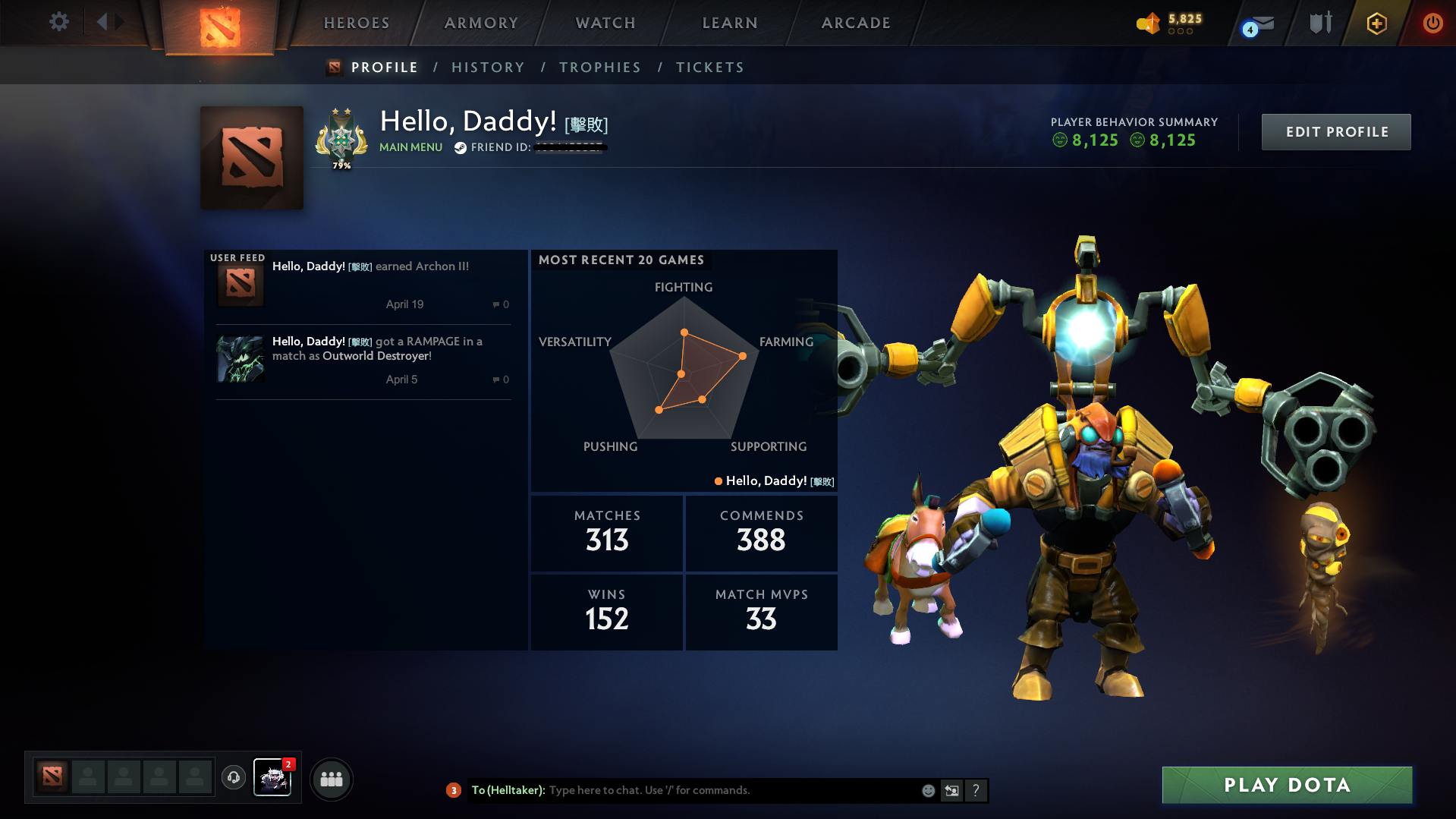Click the EDIT PROFILE button

tap(1335, 131)
